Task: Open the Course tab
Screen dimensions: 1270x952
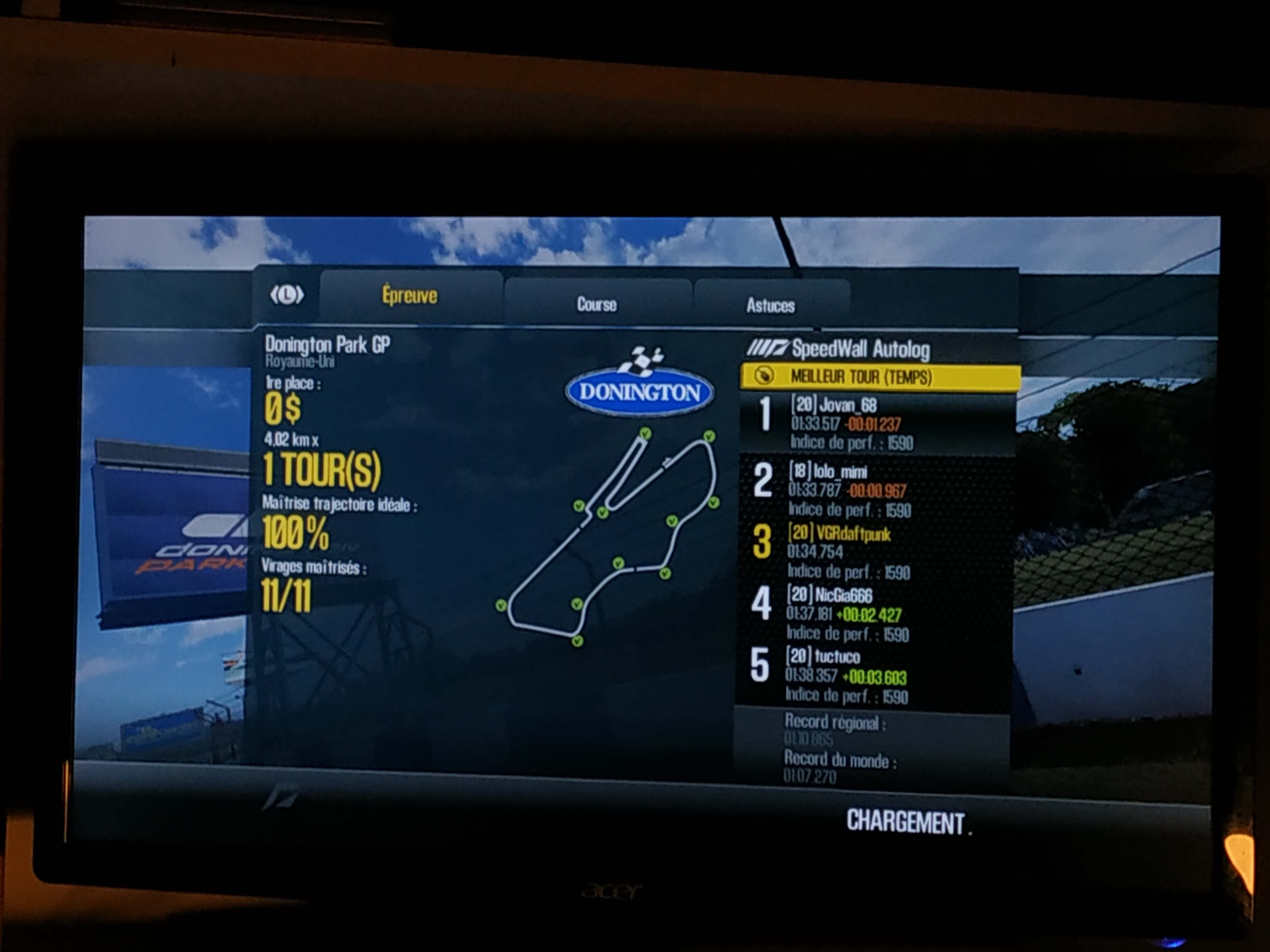Action: (x=597, y=304)
